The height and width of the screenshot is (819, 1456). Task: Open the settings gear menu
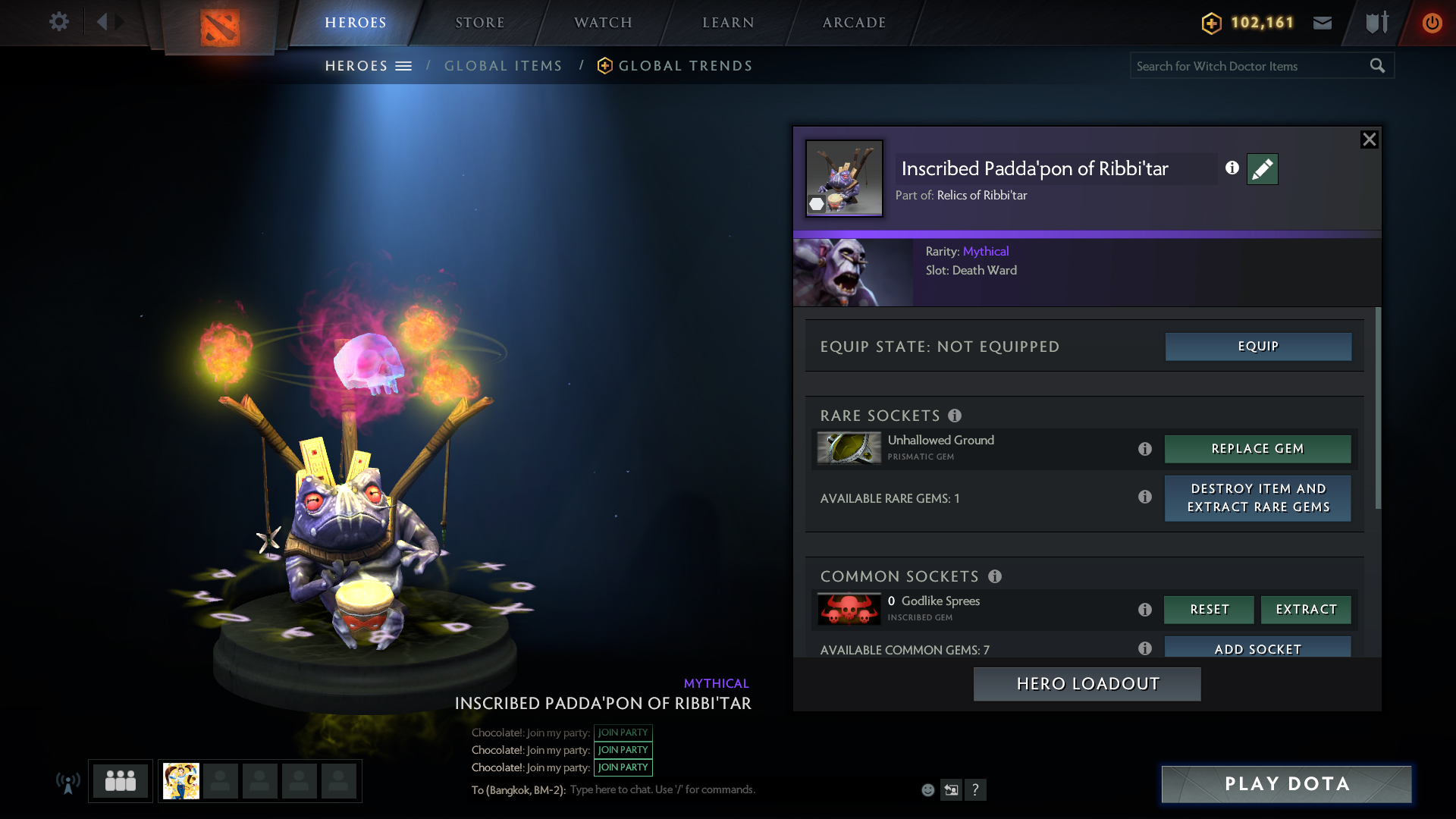coord(59,21)
